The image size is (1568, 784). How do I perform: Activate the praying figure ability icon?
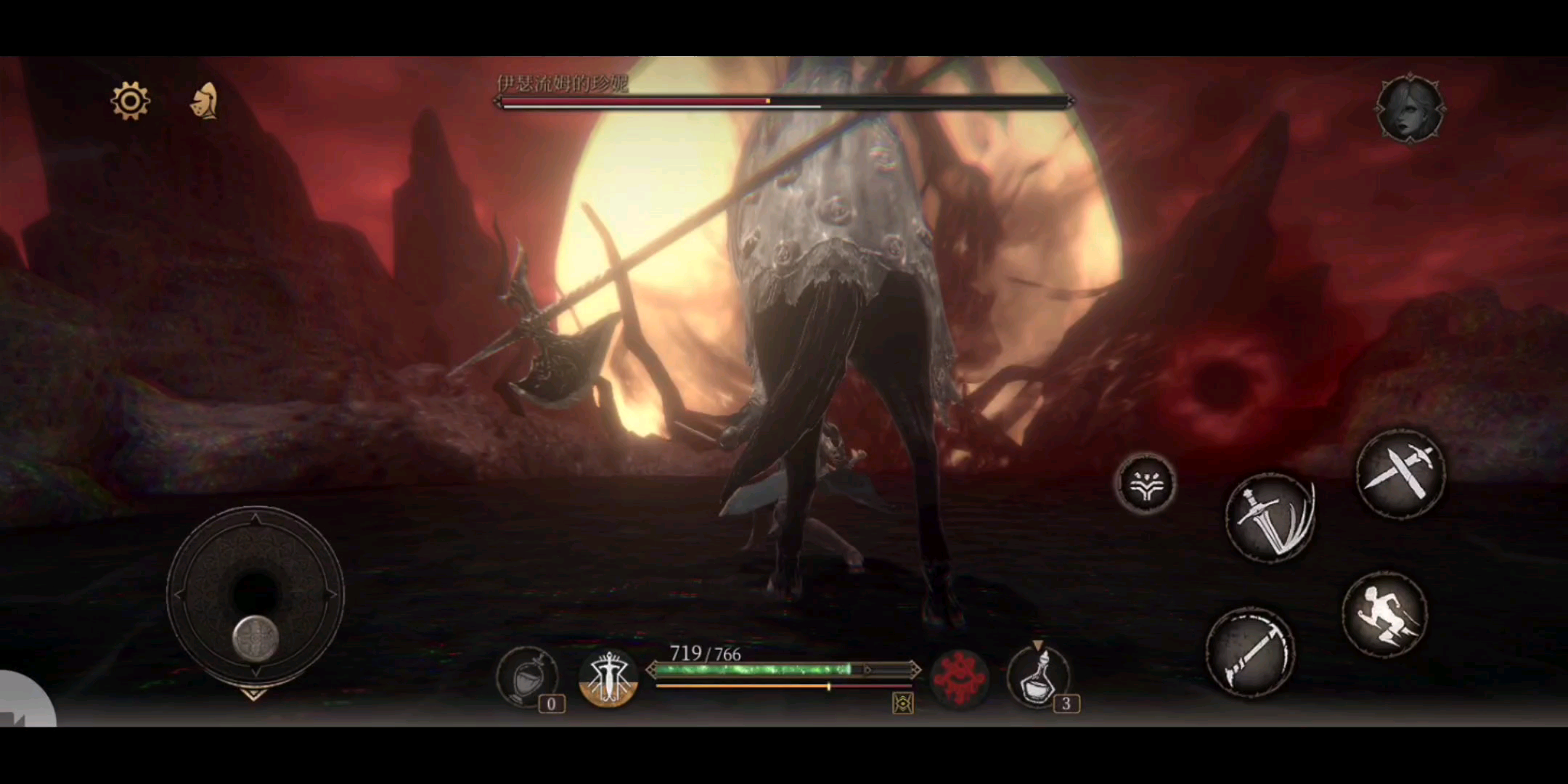[x=608, y=677]
